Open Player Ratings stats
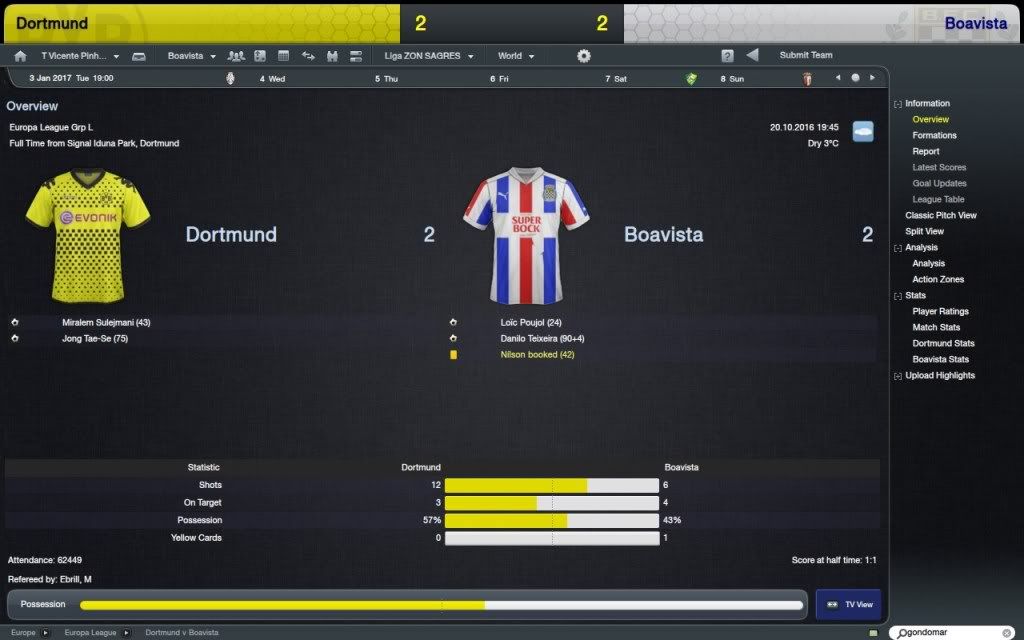The height and width of the screenshot is (640, 1024). (x=940, y=311)
